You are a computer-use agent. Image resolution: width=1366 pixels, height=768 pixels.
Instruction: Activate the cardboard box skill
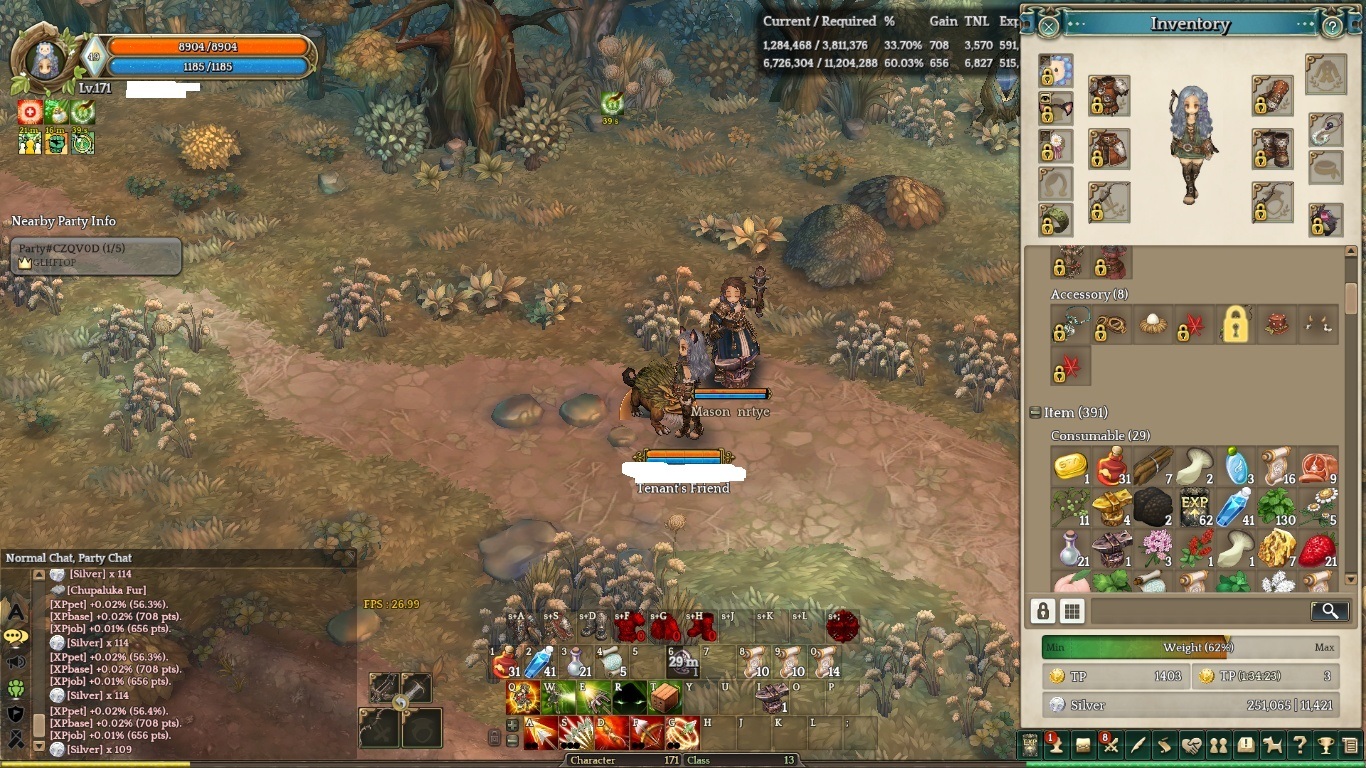coord(664,697)
